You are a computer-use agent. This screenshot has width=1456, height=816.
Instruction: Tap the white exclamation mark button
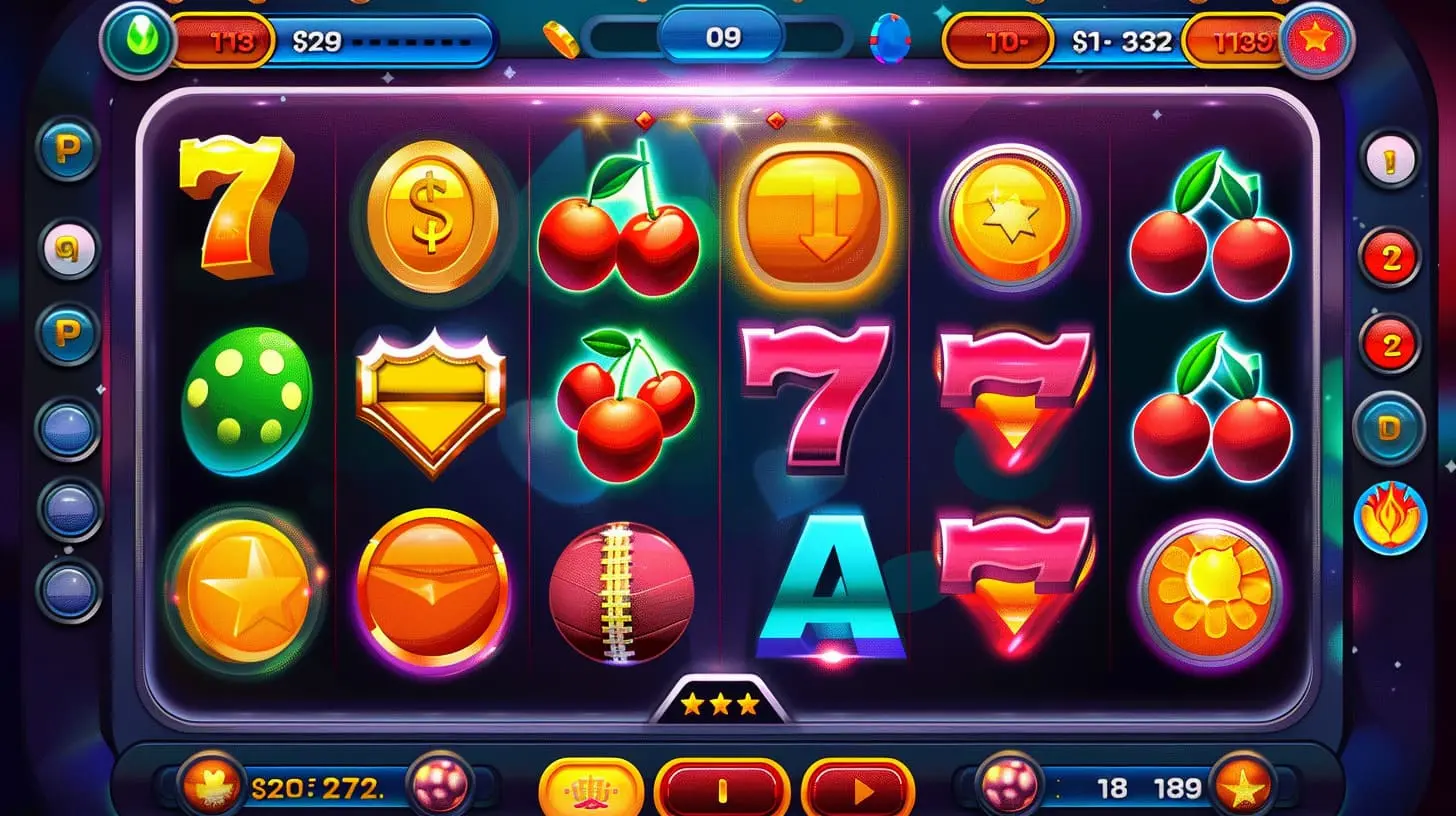tap(1389, 158)
